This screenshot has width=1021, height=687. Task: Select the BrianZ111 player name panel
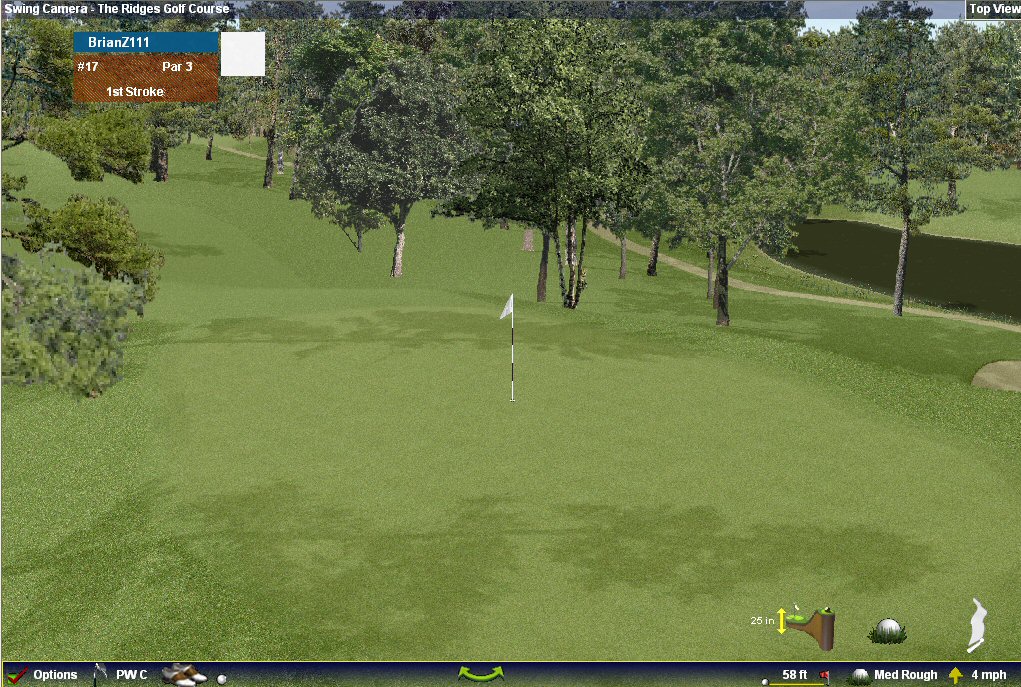click(x=146, y=42)
